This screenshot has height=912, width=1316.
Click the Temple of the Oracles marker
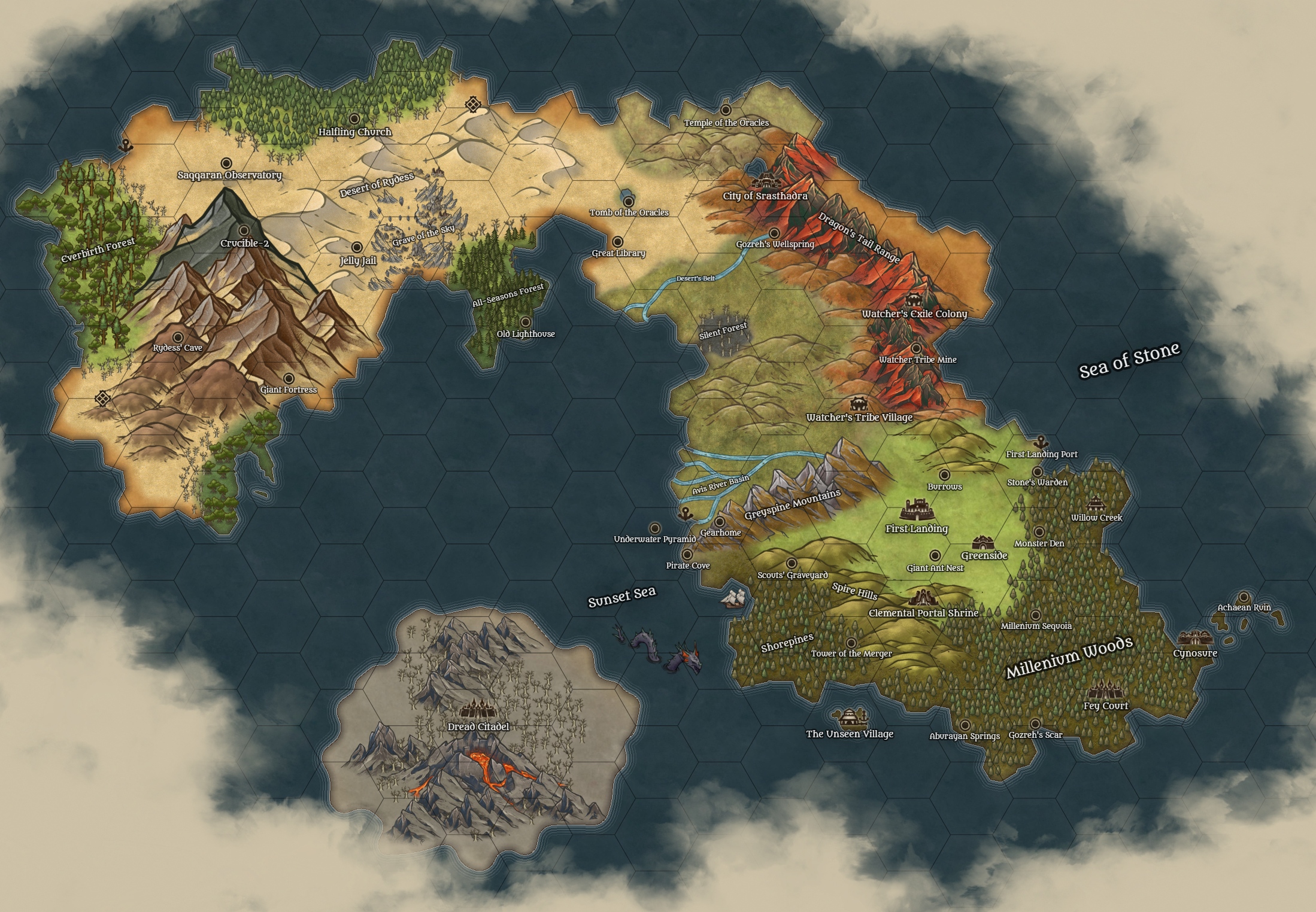pos(726,110)
